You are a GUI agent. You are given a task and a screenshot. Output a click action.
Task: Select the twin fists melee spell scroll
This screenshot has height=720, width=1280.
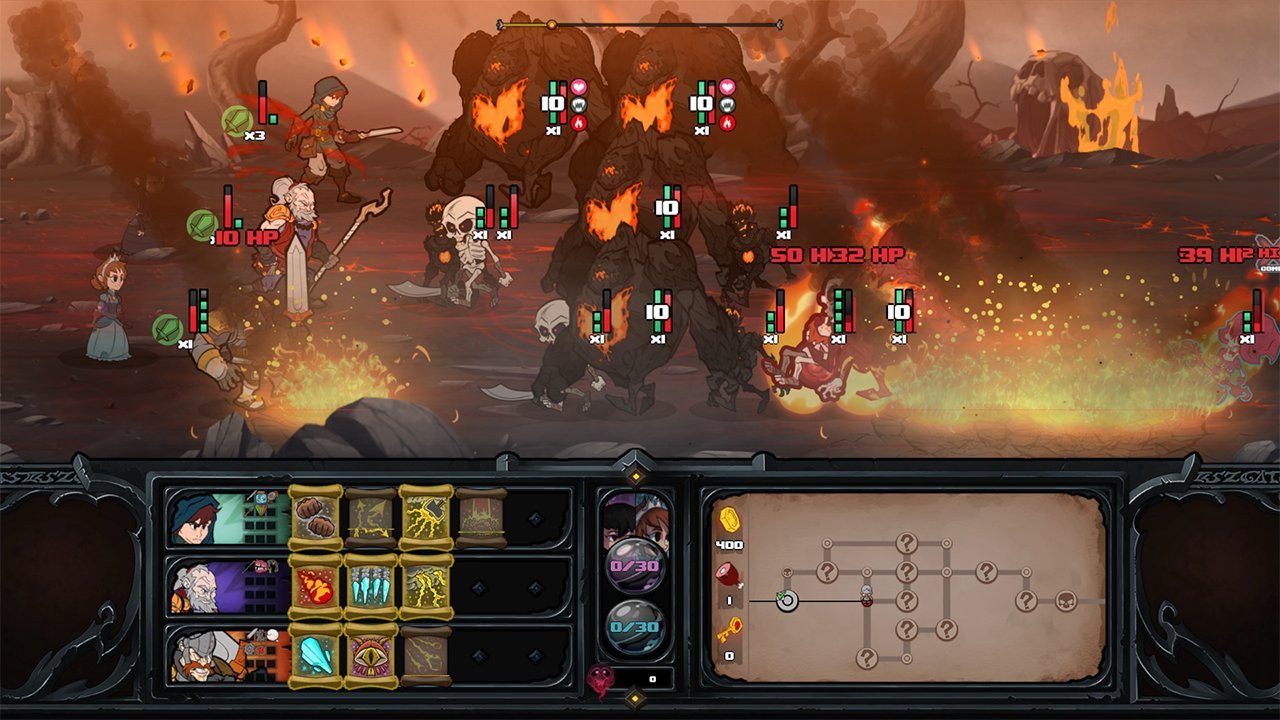tap(315, 518)
